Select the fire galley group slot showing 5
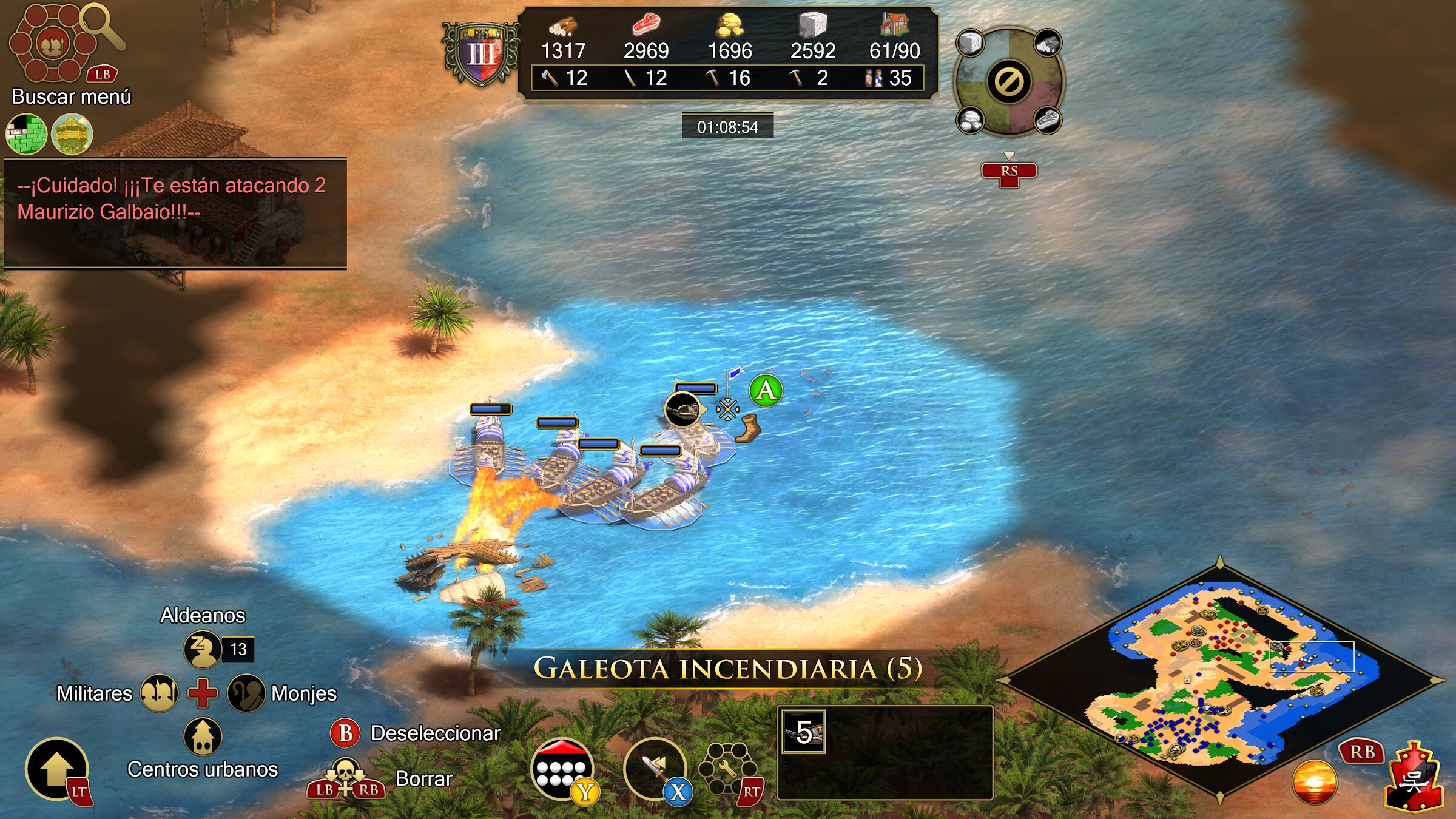 point(804,732)
